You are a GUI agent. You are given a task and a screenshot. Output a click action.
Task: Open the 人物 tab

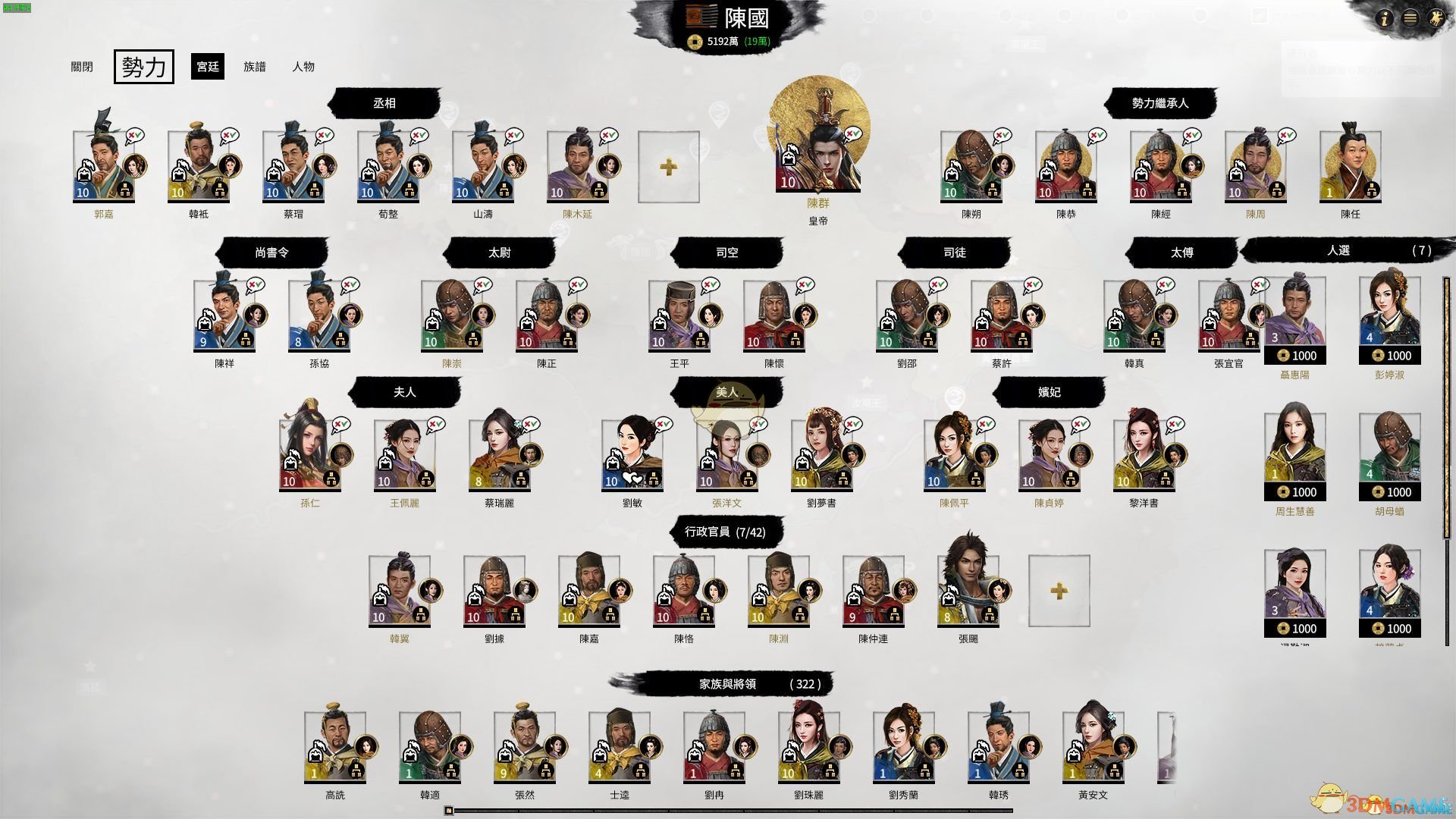[x=304, y=67]
